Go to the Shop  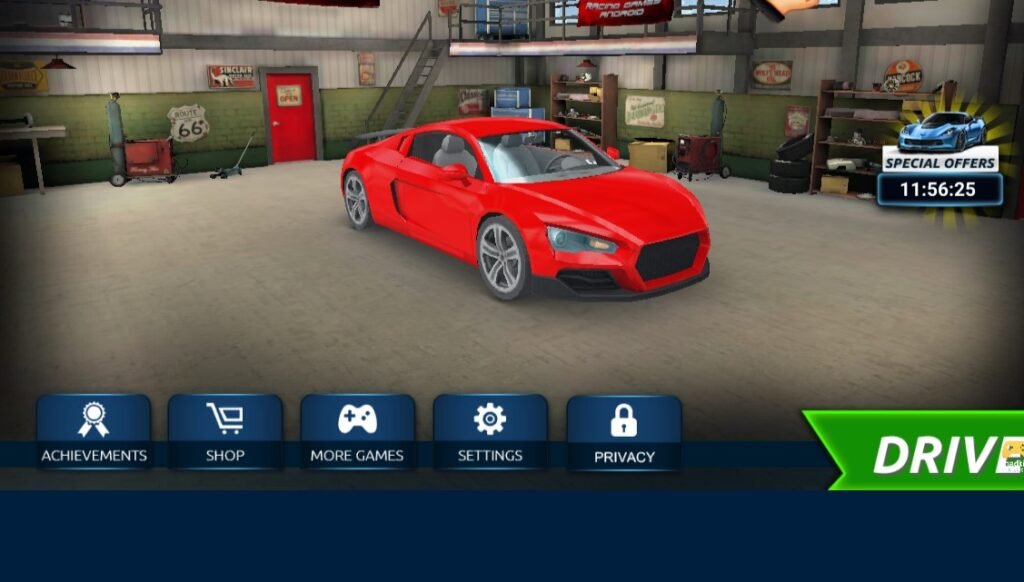(225, 432)
